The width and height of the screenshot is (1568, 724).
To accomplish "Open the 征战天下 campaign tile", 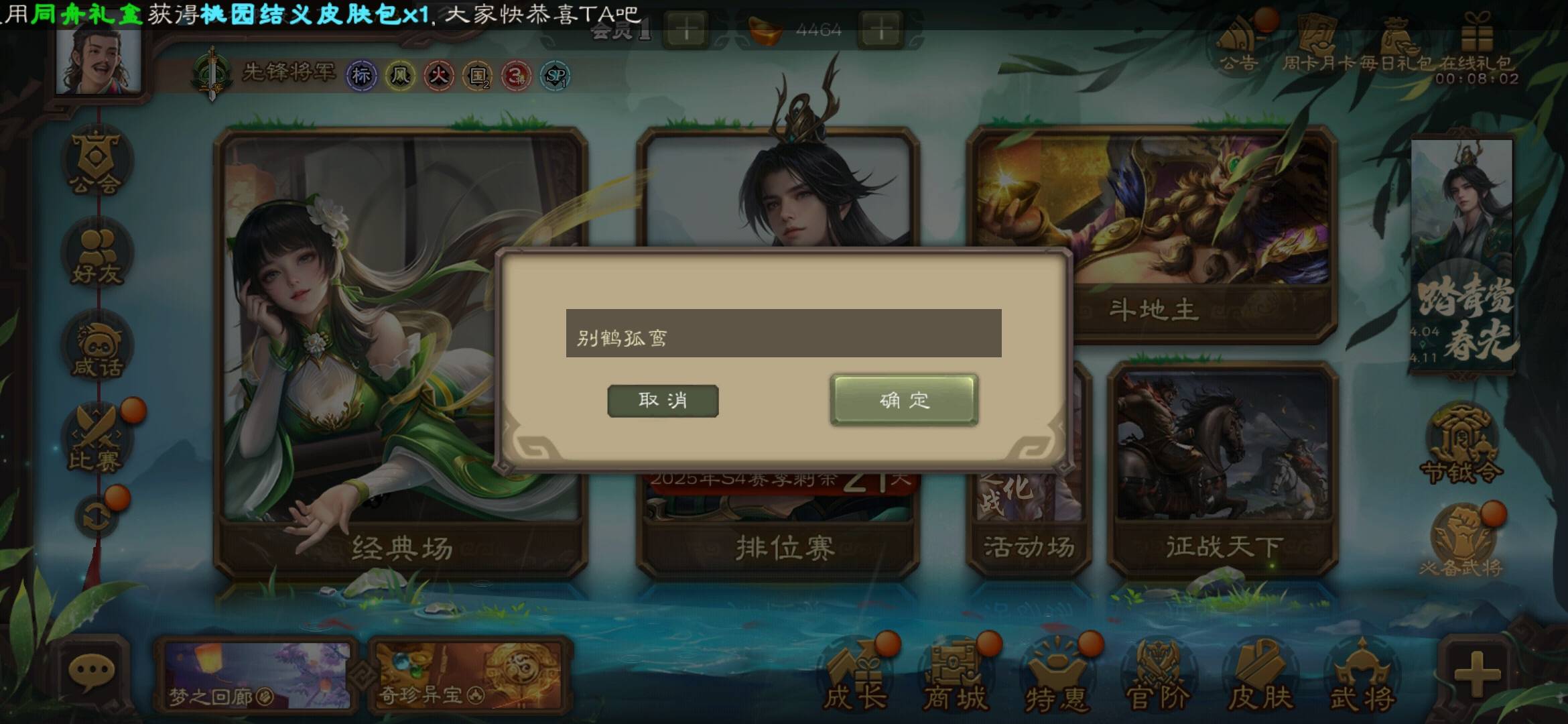I will click(x=1223, y=469).
